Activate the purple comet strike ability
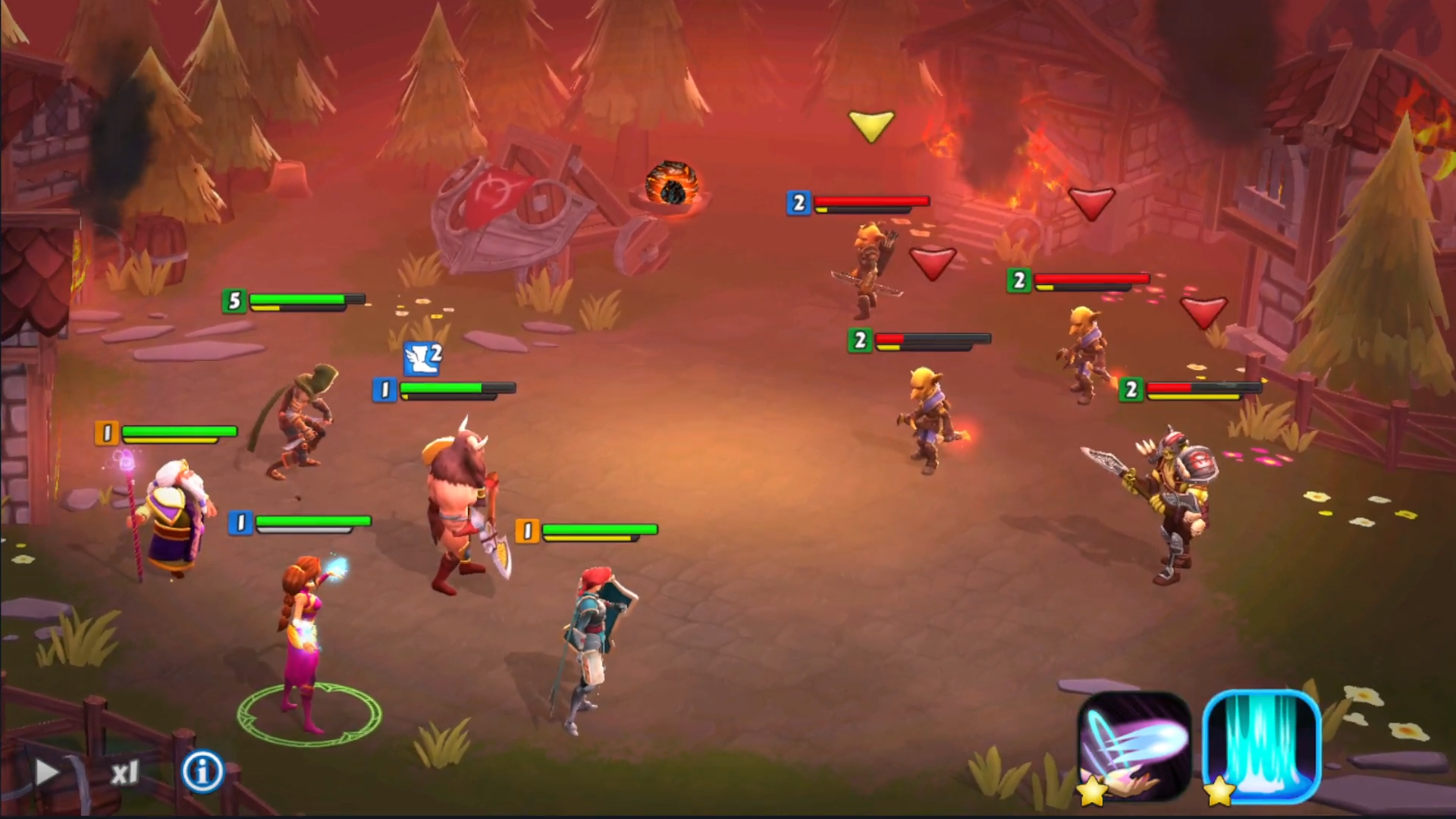The height and width of the screenshot is (819, 1456). pos(1134,748)
